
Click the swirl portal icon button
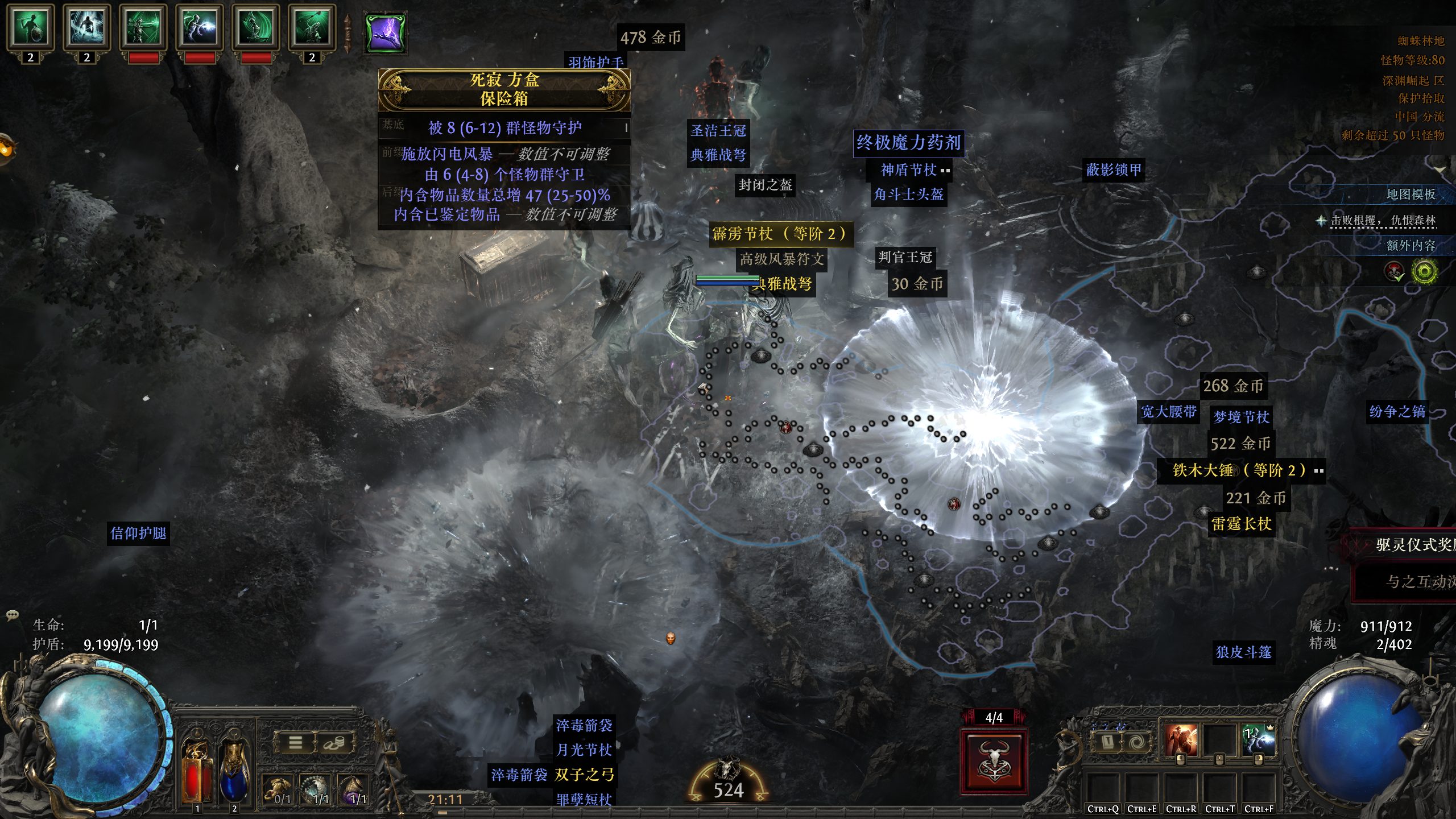[x=1137, y=742]
